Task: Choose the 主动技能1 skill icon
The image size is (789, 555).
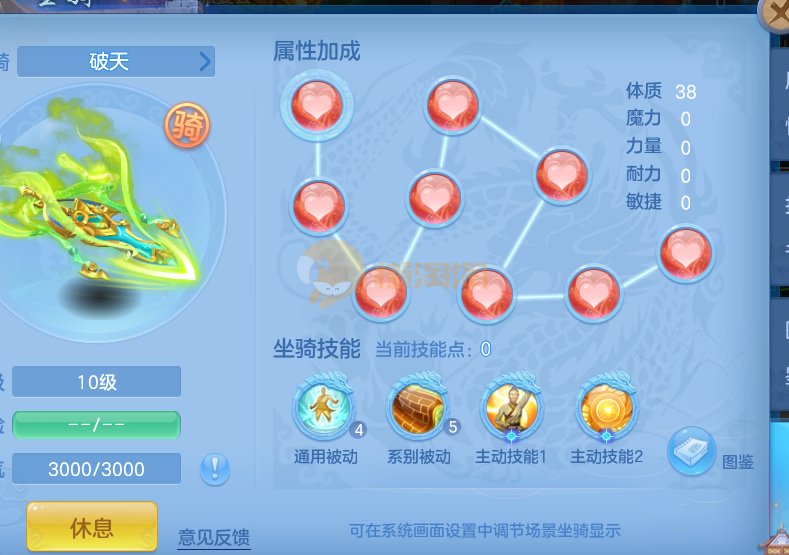Action: [512, 408]
